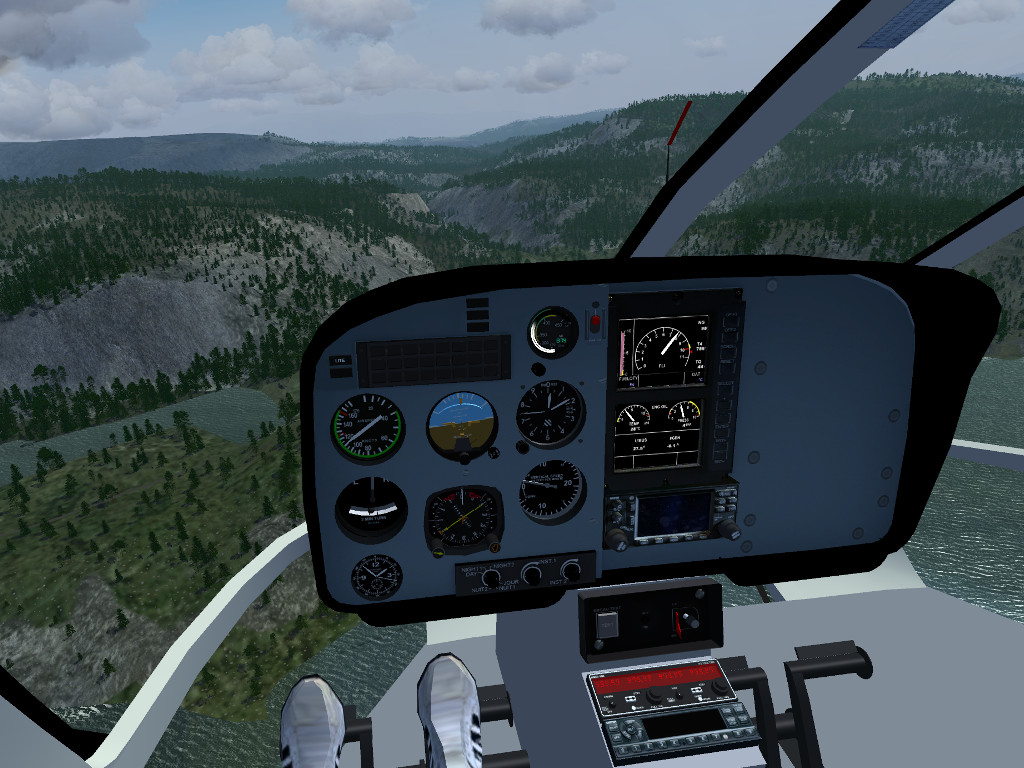Flip the red guarded switch above the engine display
The image size is (1024, 768).
(x=596, y=323)
